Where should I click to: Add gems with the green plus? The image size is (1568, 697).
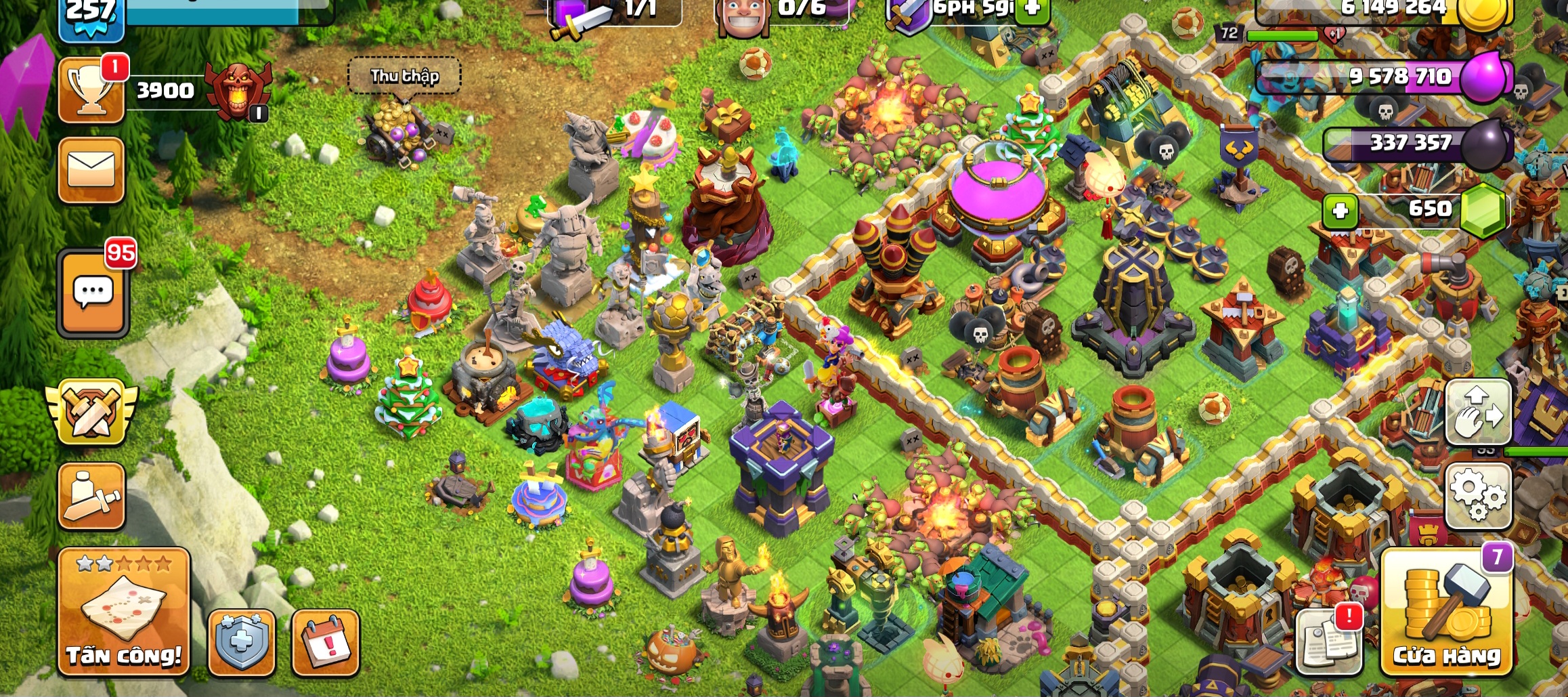1340,211
